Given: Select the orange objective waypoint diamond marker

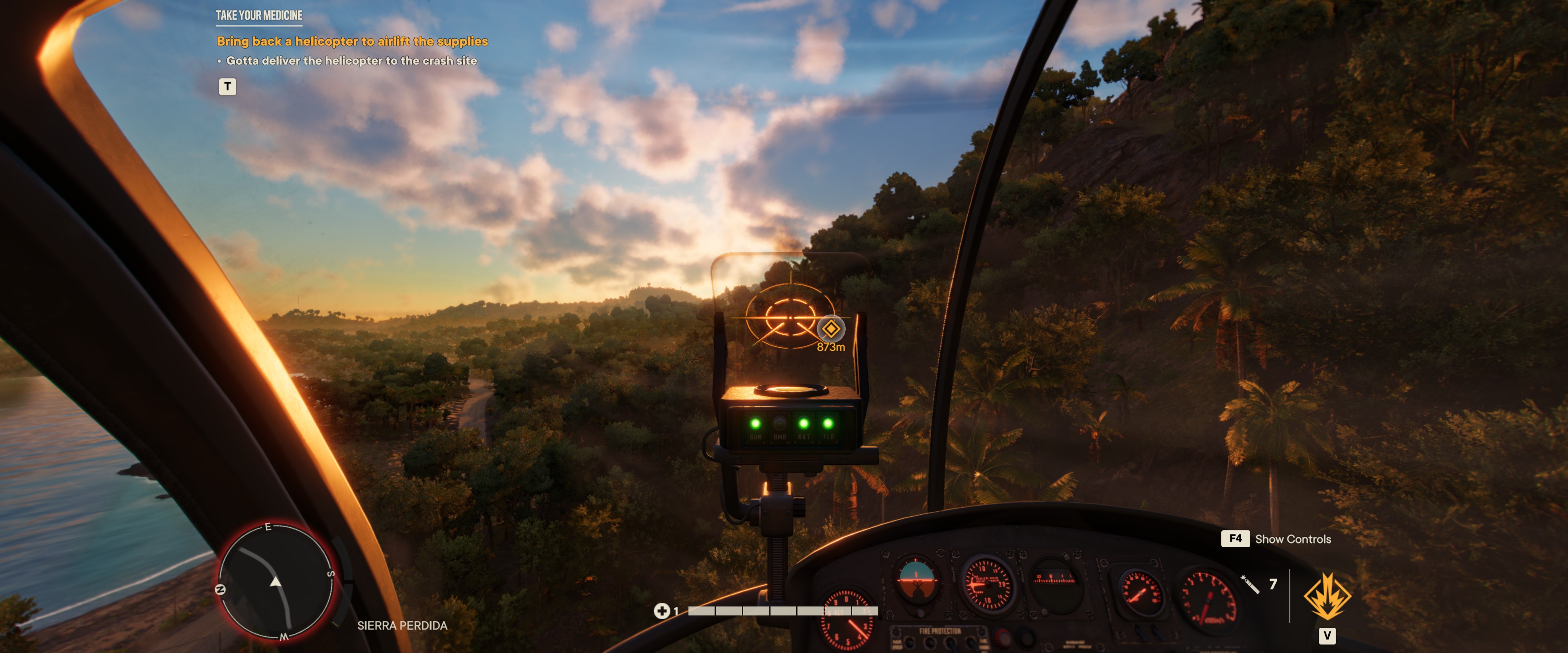Looking at the screenshot, I should 830,329.
